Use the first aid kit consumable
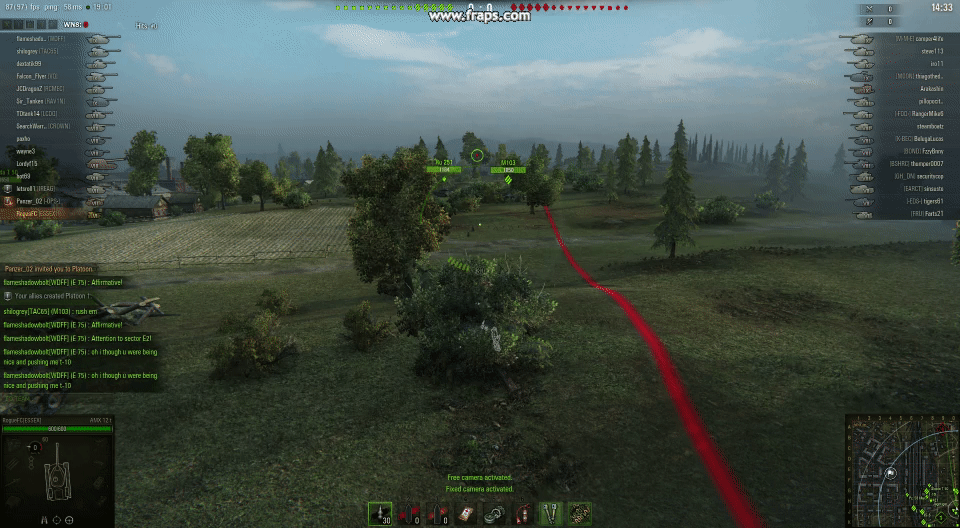 (464, 514)
